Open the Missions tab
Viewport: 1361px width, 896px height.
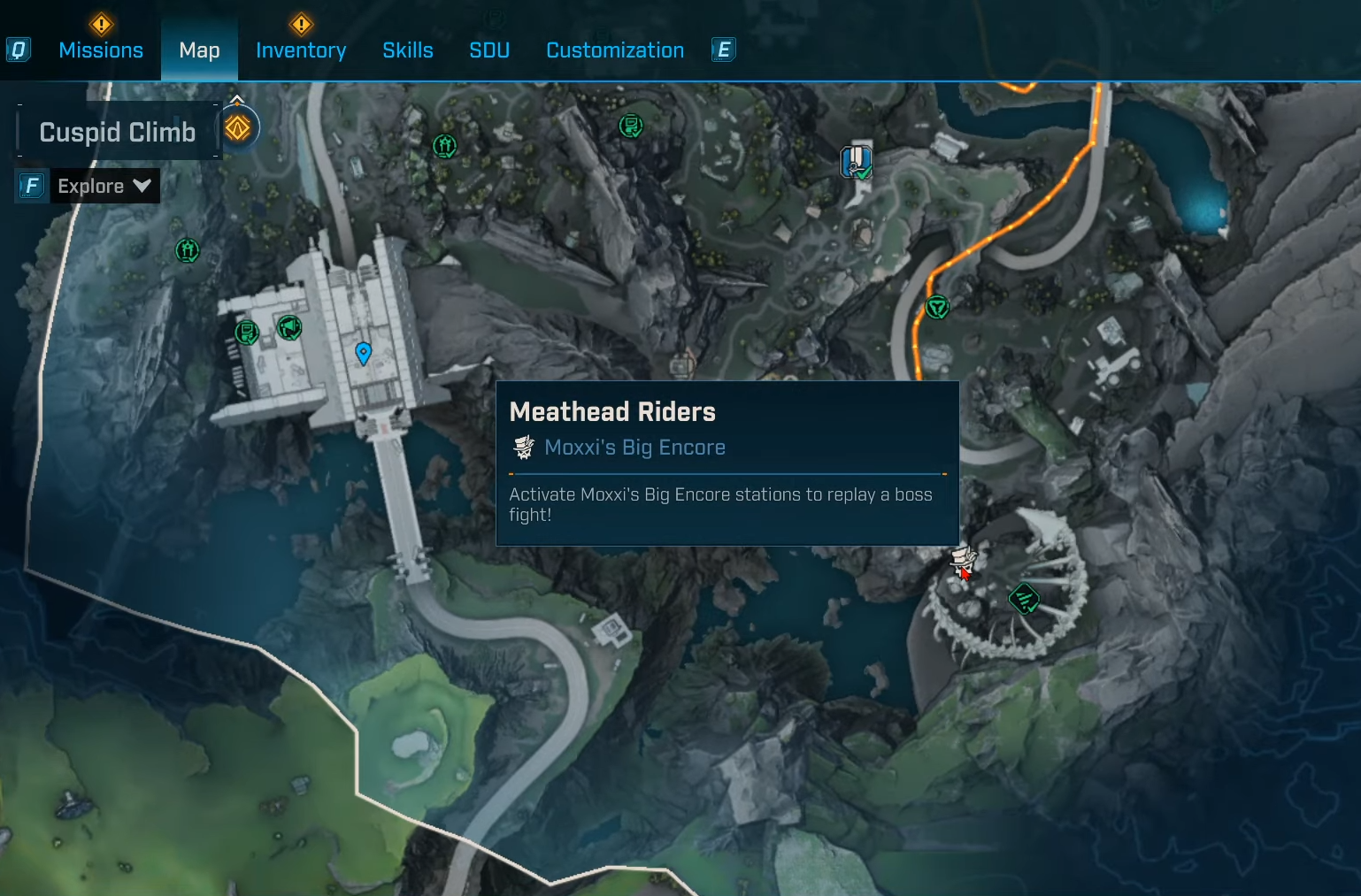pos(100,50)
